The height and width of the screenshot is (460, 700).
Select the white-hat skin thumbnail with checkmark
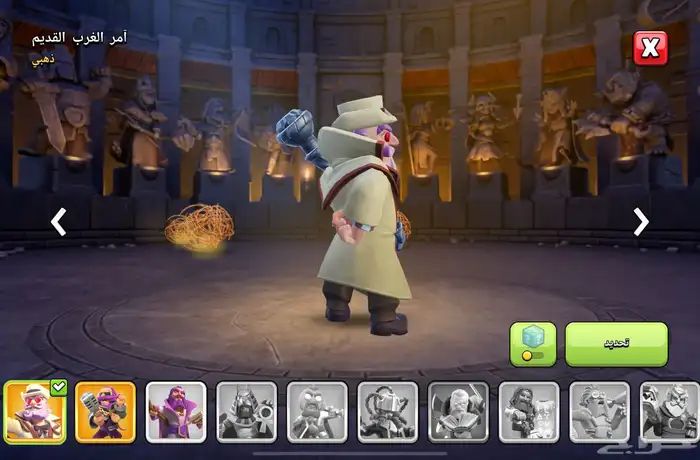pyautogui.click(x=35, y=411)
